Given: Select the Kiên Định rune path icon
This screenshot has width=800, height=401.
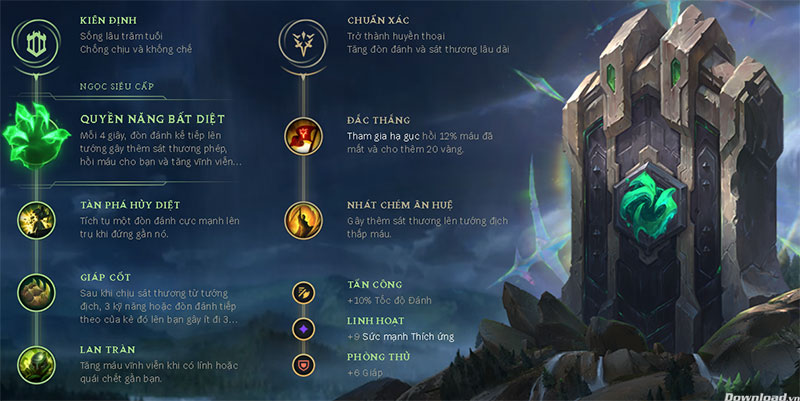Looking at the screenshot, I should tap(35, 43).
